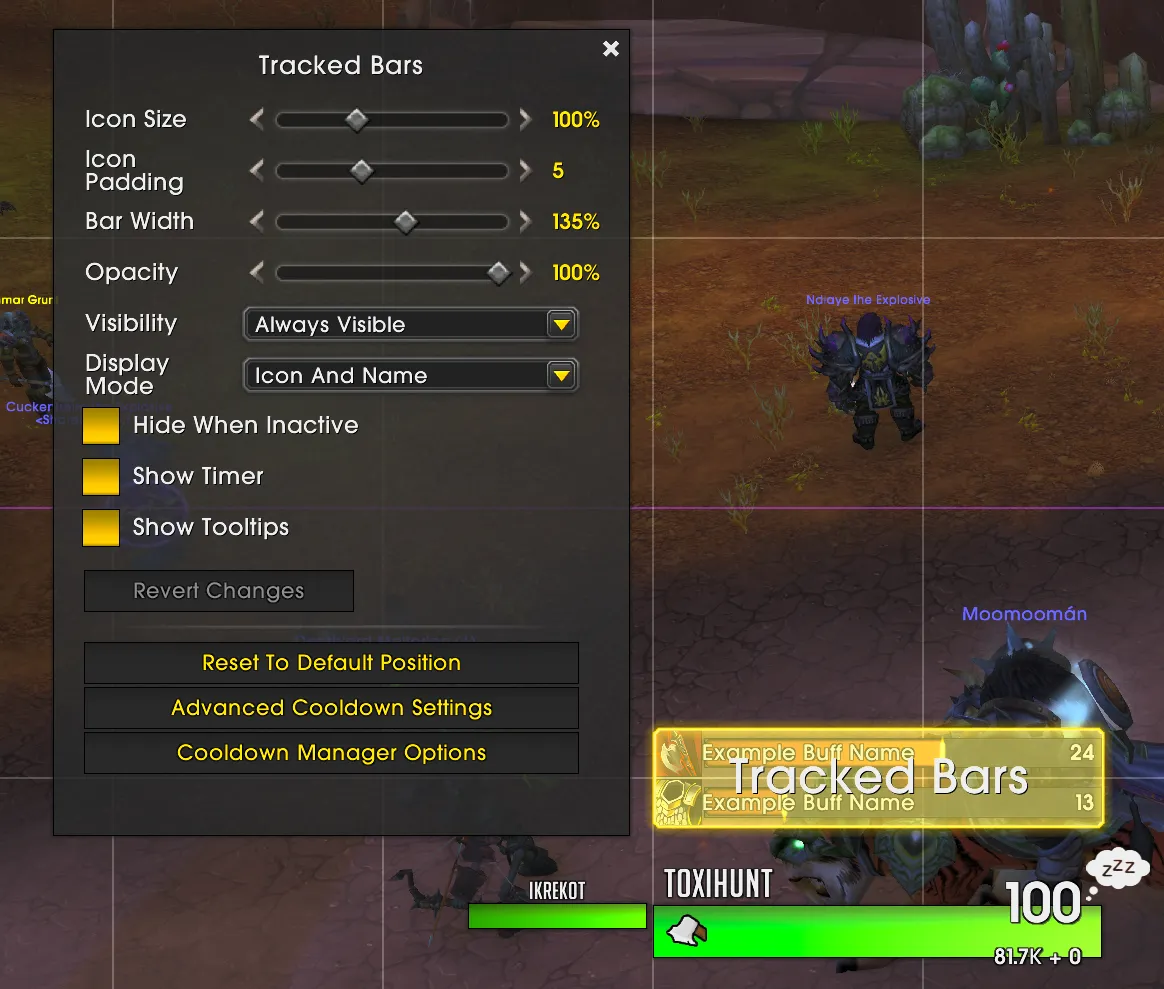Screen dimensions: 1164x989
Task: Decrease Icon Padding with left arrow
Action: point(257,171)
